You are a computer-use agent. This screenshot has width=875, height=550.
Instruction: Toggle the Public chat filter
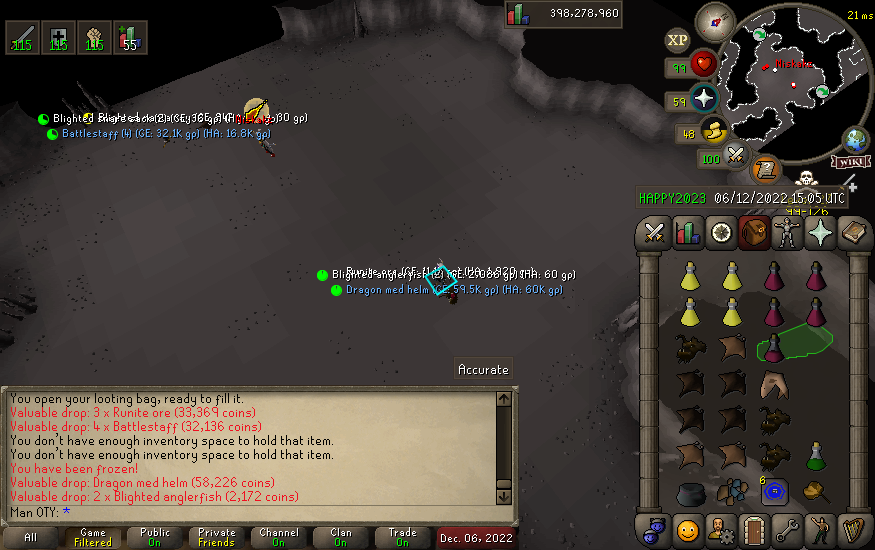pos(155,538)
